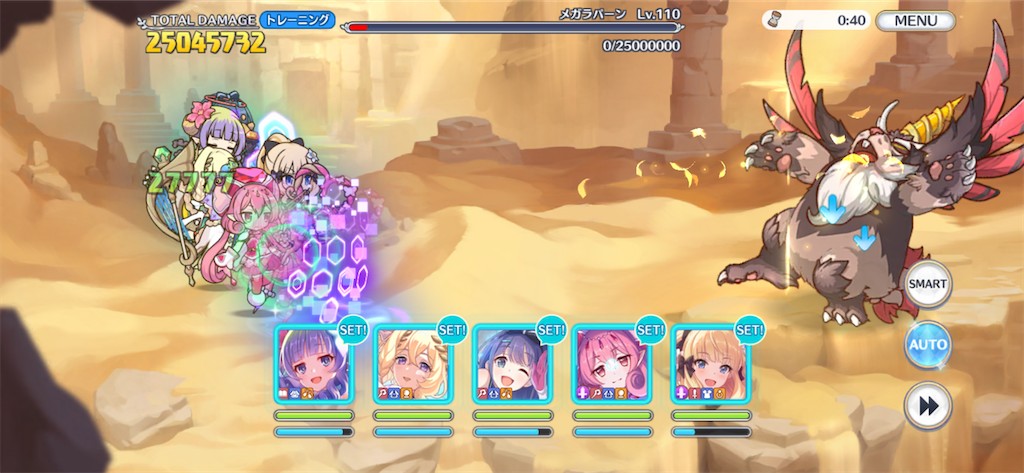Screen dimensions: 1024x473
Task: Select the winking blue-haired character card
Action: (512, 362)
